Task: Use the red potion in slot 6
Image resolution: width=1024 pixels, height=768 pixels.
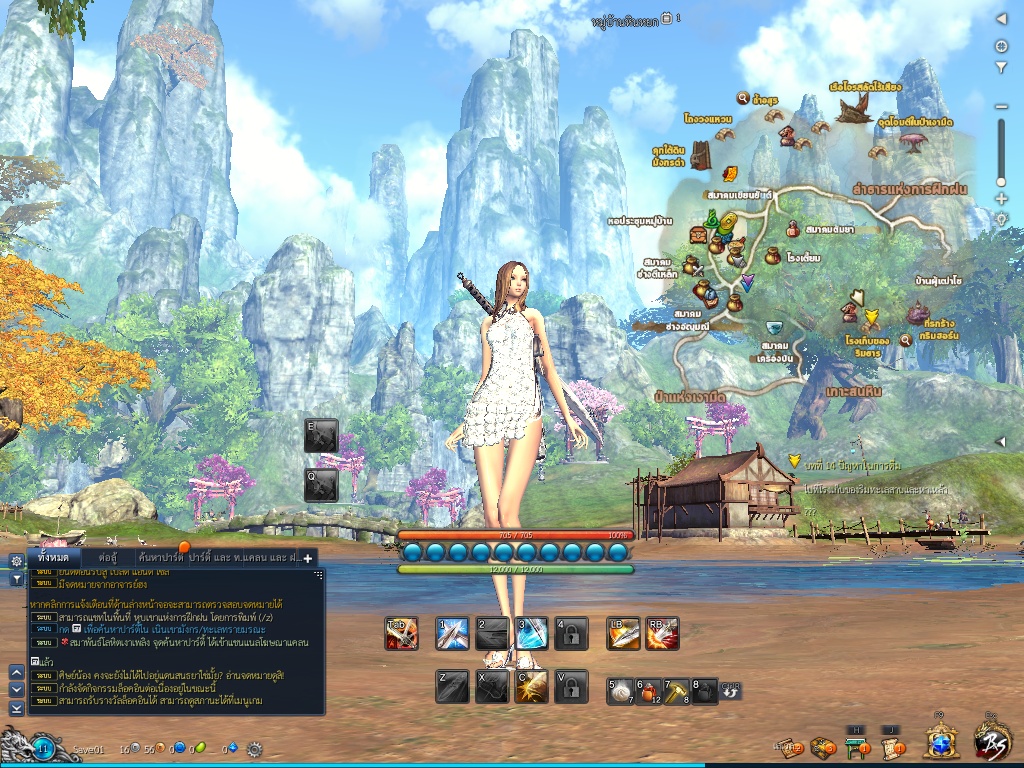Action: pos(648,690)
